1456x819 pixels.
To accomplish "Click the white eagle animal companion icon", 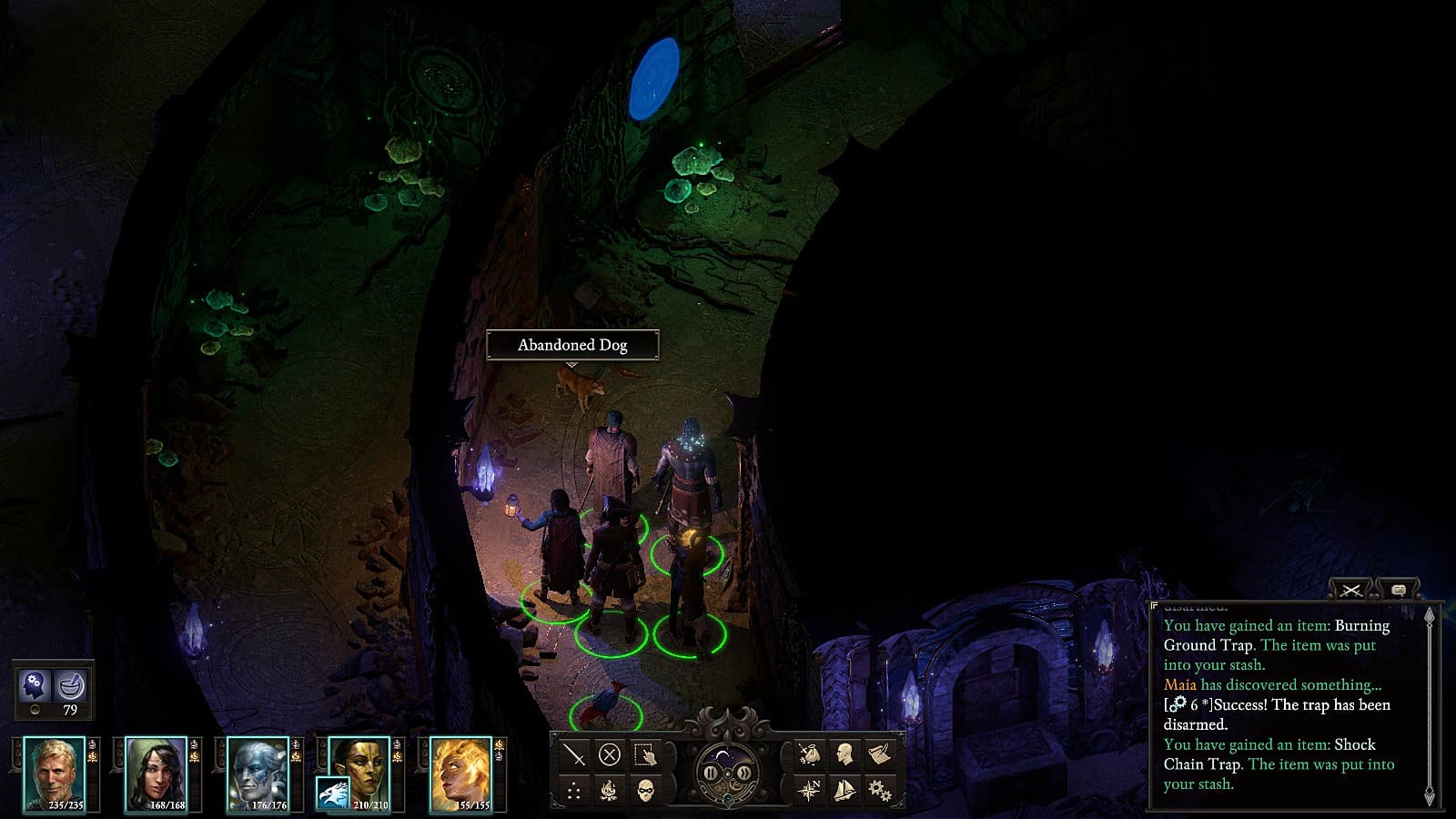I will pos(332,794).
